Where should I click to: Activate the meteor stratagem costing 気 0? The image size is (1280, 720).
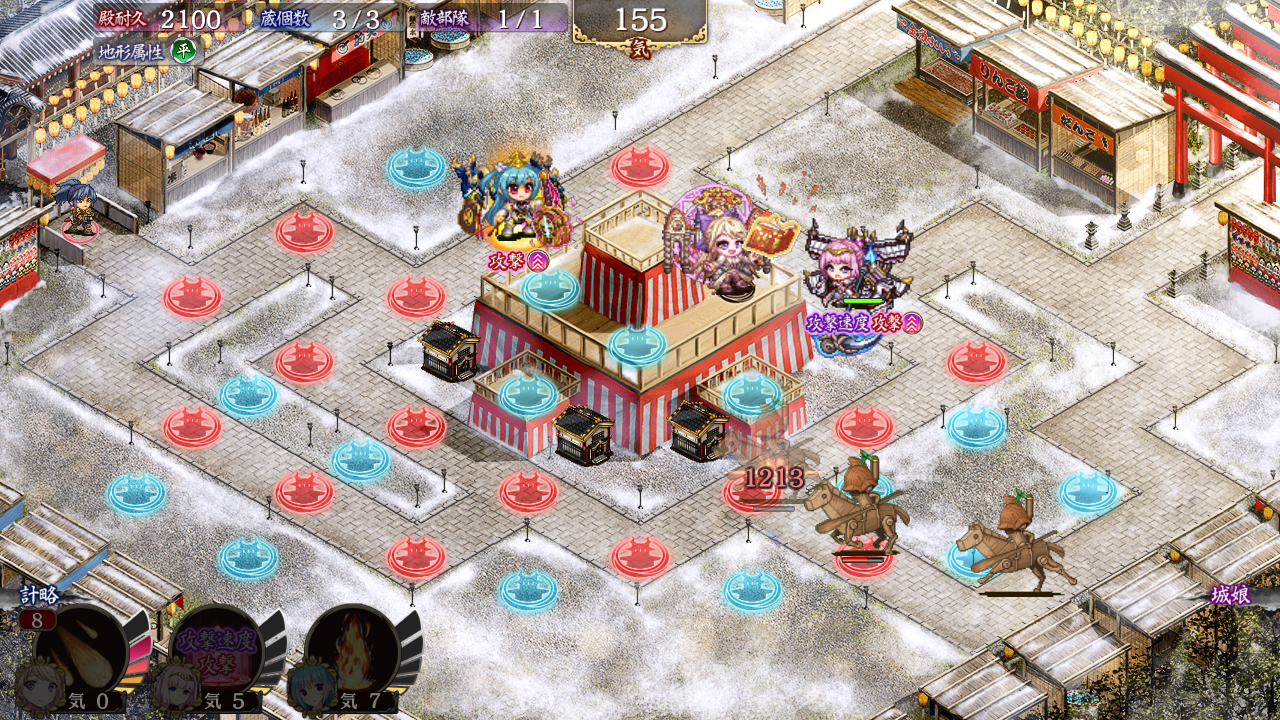80,652
